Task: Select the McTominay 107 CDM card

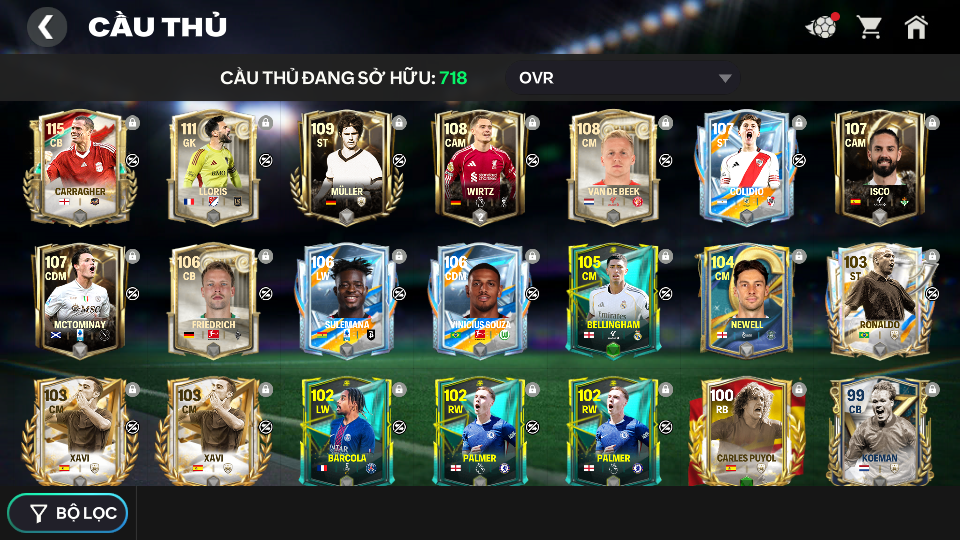Action: pos(79,299)
